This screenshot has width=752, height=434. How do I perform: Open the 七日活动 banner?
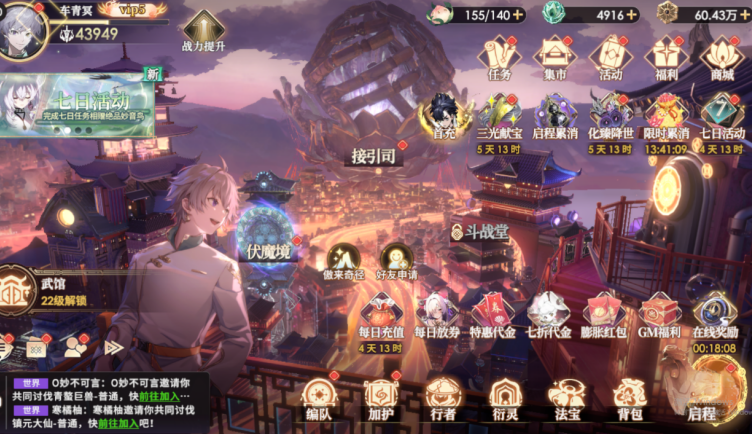(x=78, y=105)
